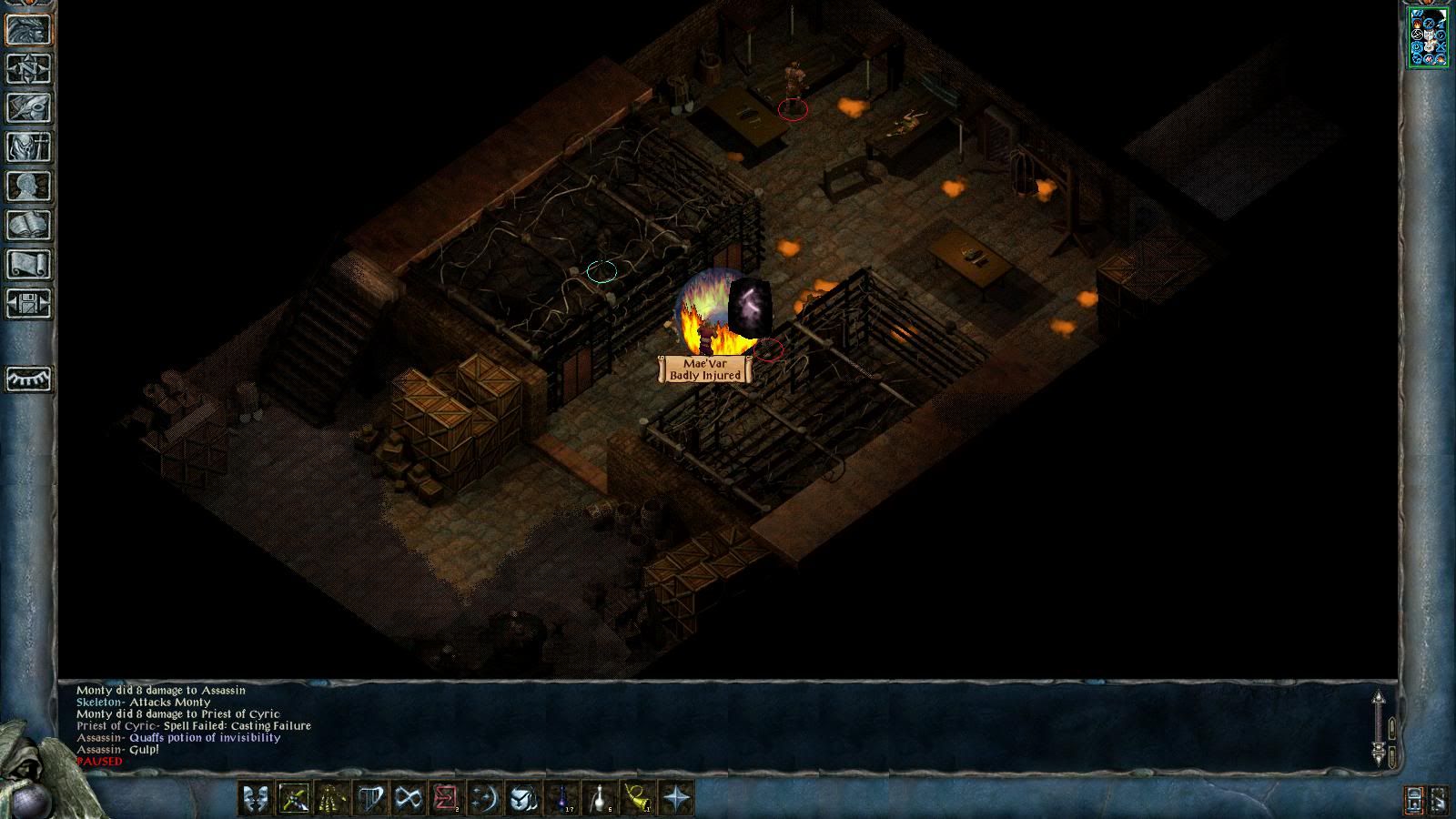Activate the twin masks dialogue button
The image size is (1456, 819).
(x=255, y=798)
